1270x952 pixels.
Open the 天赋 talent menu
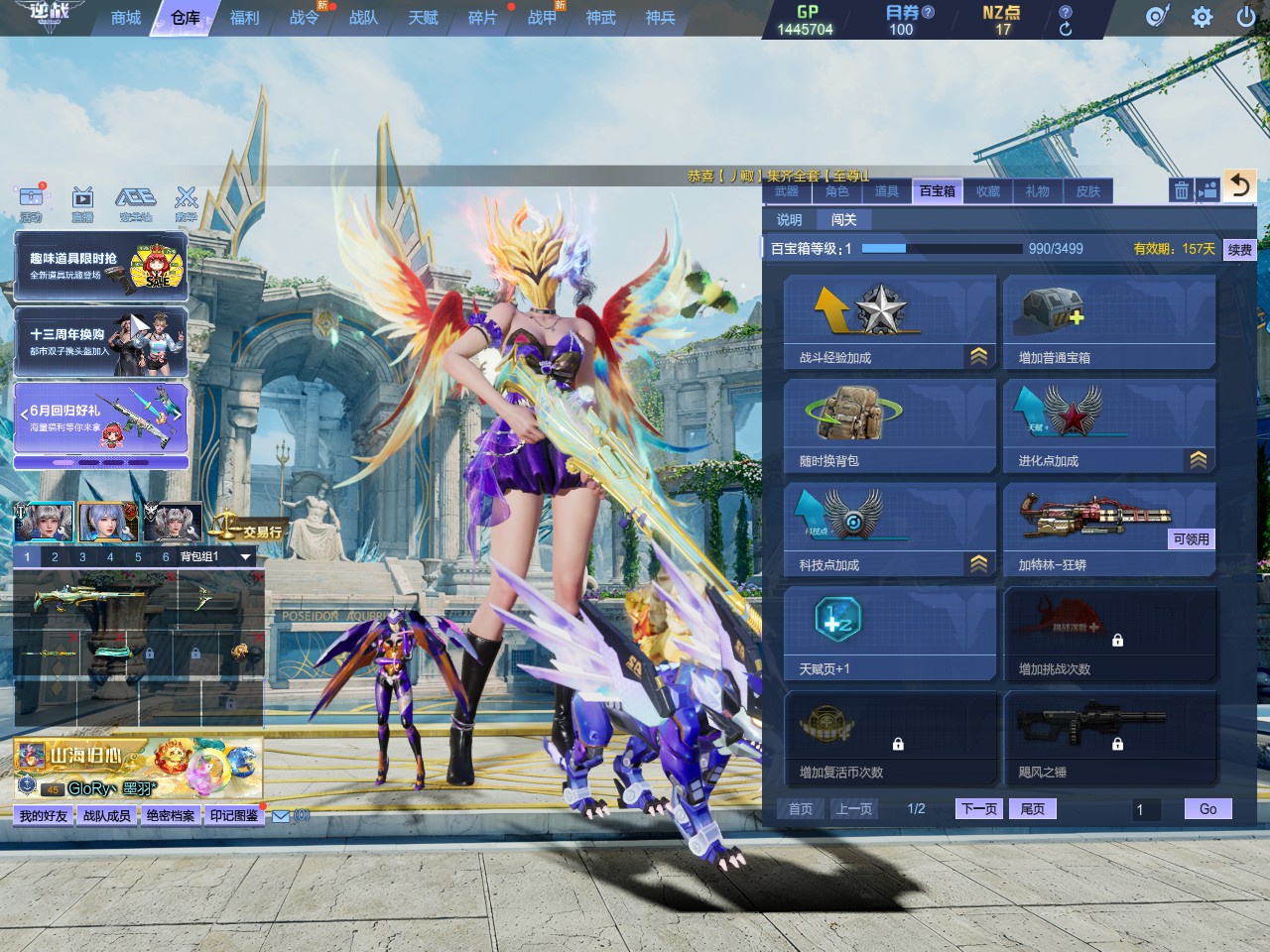pos(423,18)
